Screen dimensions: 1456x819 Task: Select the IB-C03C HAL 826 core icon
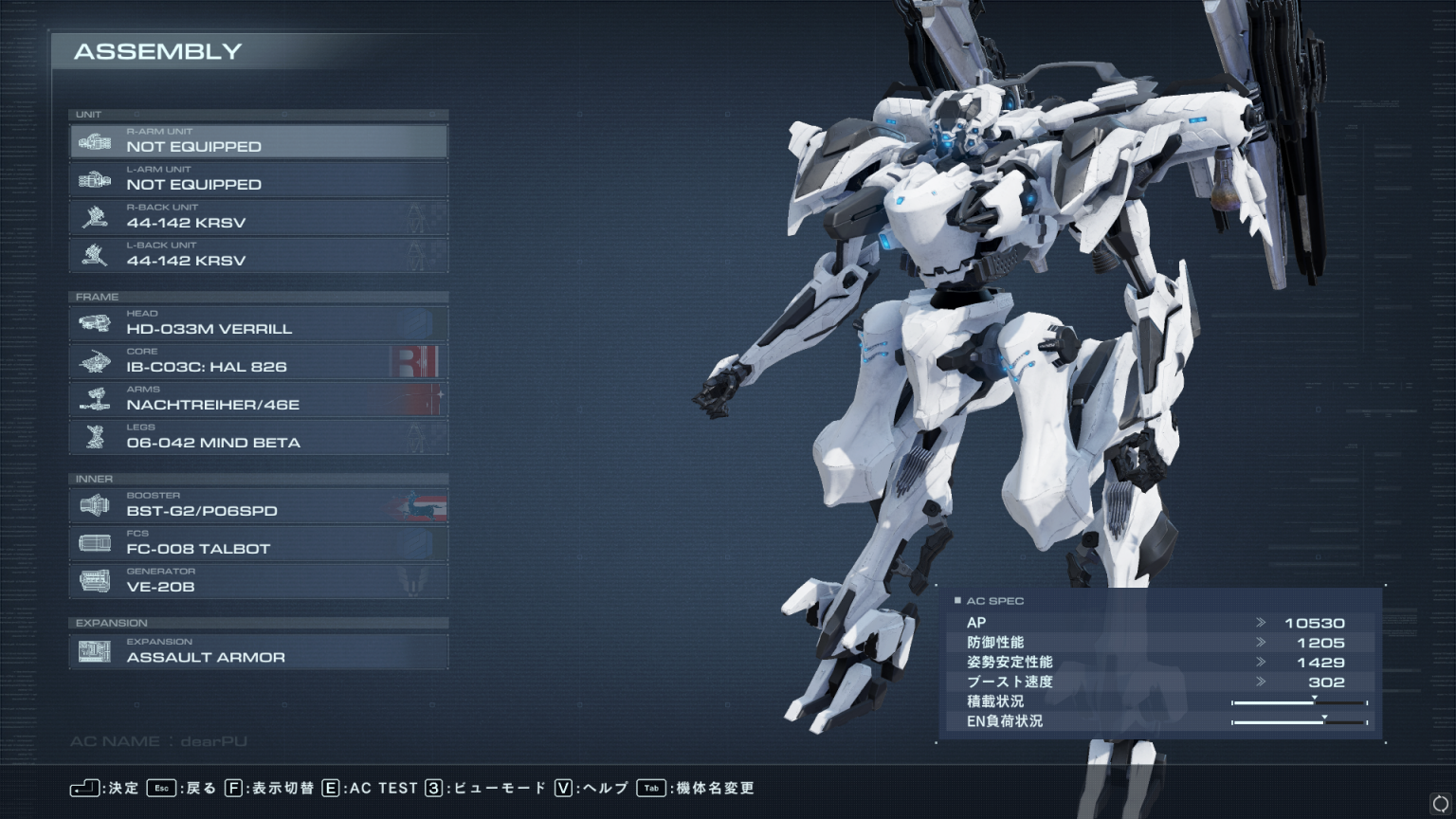pyautogui.click(x=94, y=360)
